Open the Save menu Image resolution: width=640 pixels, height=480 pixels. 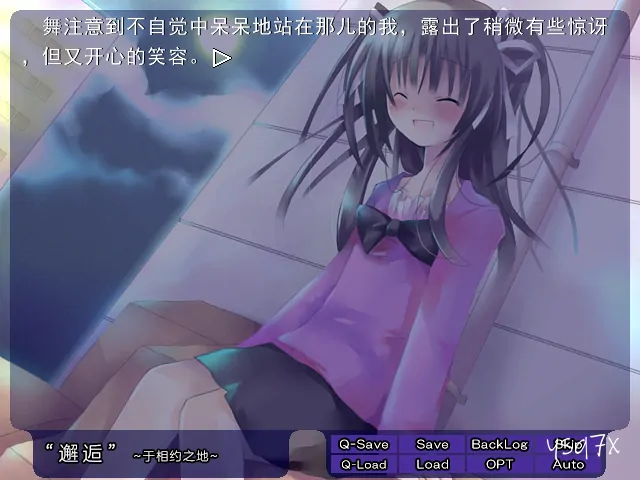(x=432, y=444)
